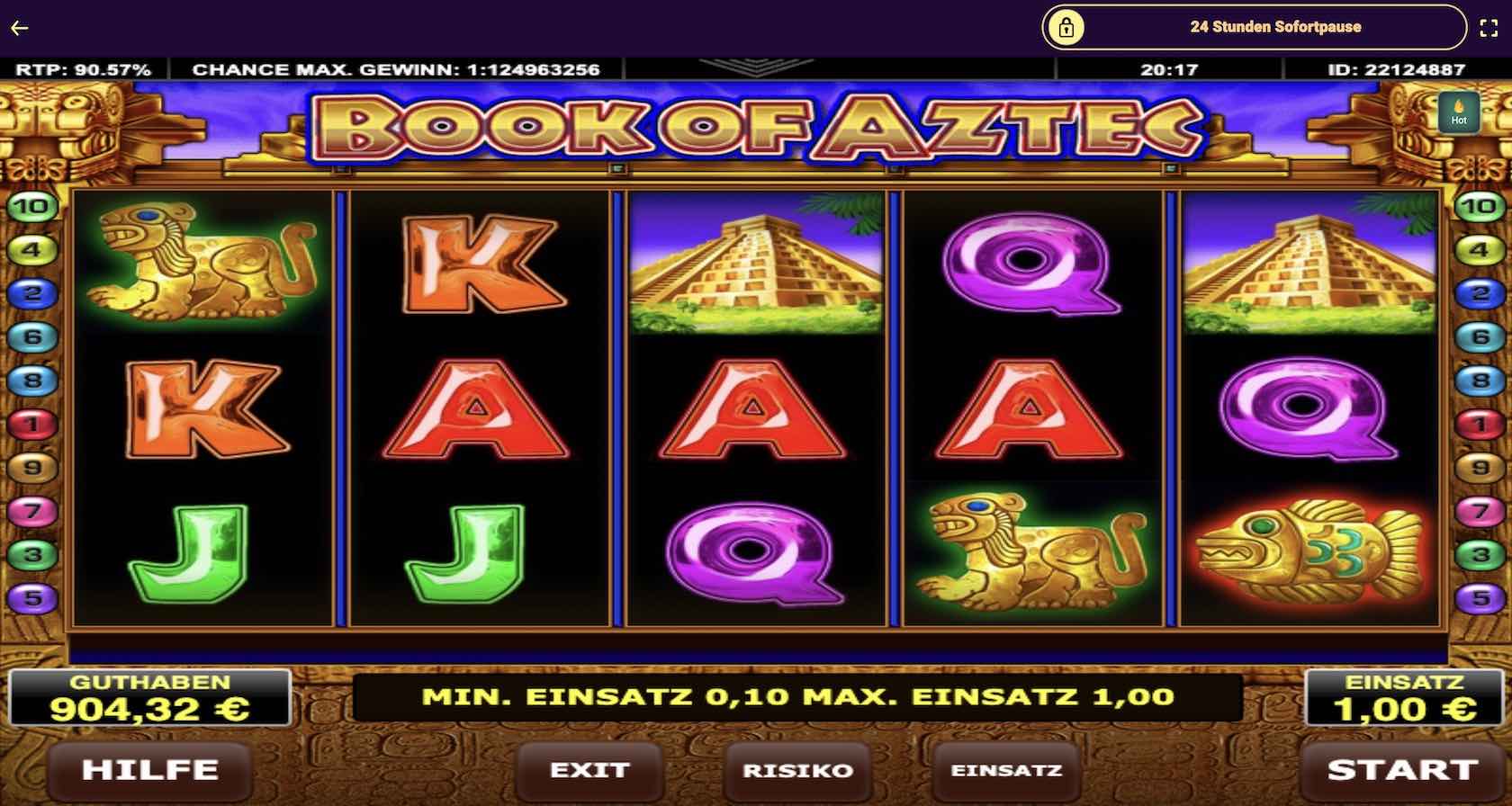
Task: Click EXIT to leave the game
Action: (x=589, y=770)
